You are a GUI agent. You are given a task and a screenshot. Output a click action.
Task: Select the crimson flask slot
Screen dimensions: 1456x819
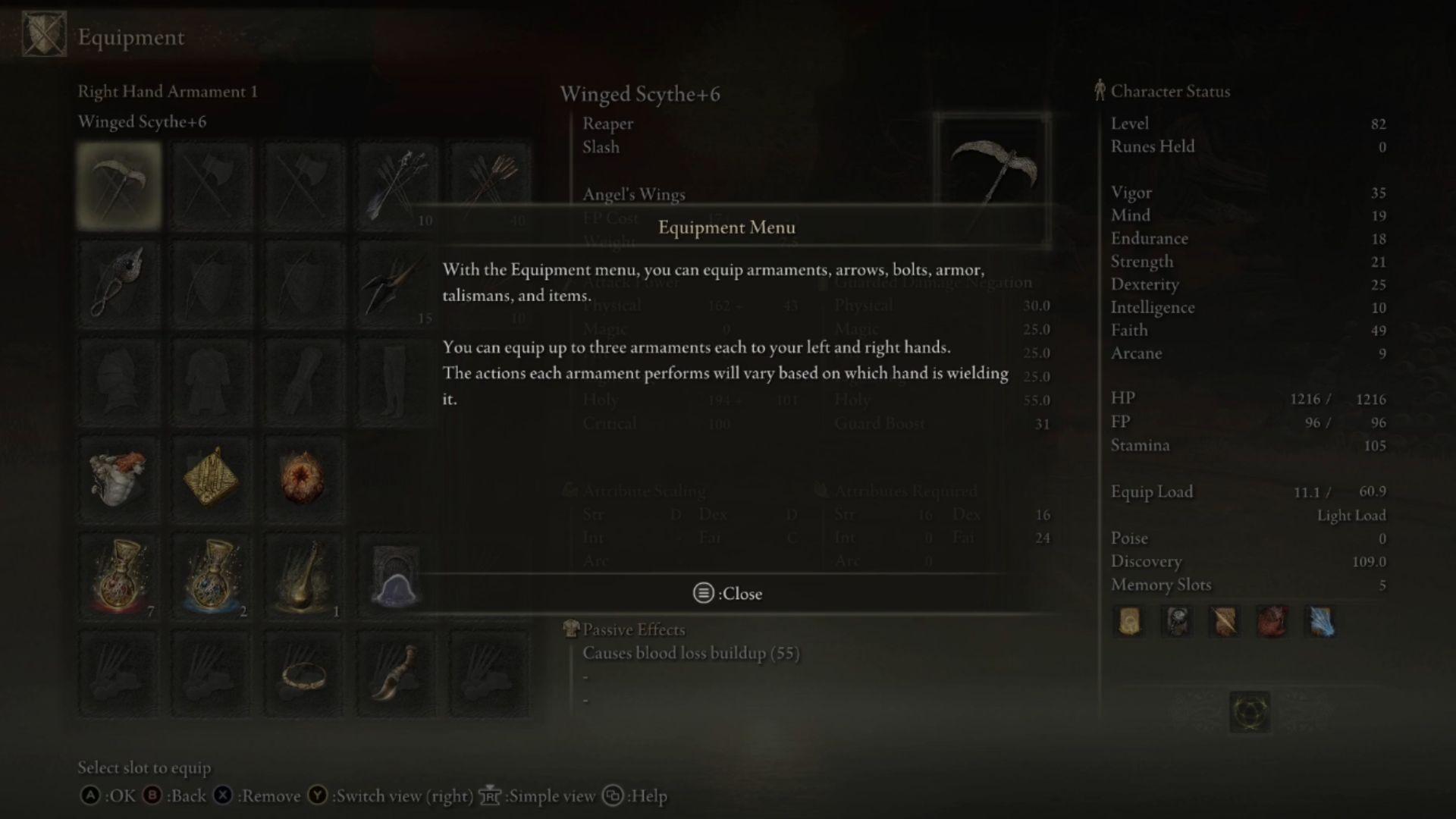pyautogui.click(x=119, y=576)
